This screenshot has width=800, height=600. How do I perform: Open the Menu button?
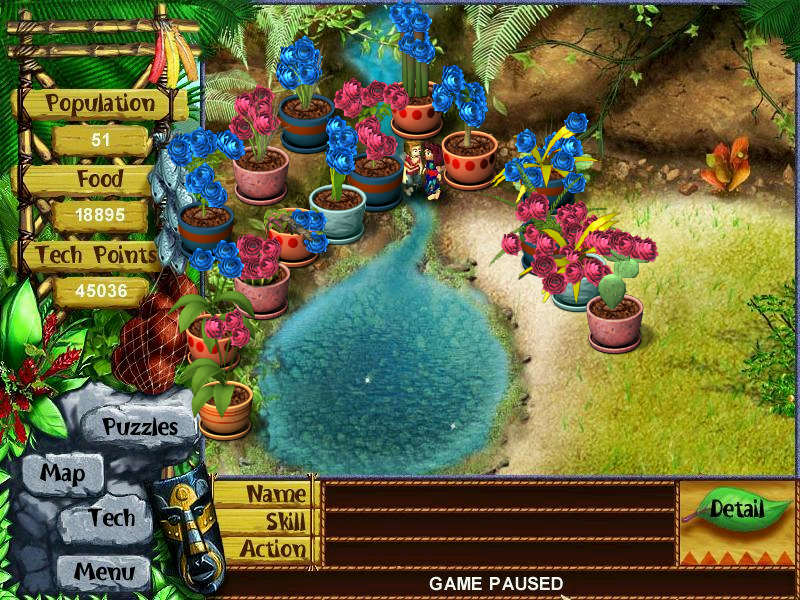tap(103, 573)
